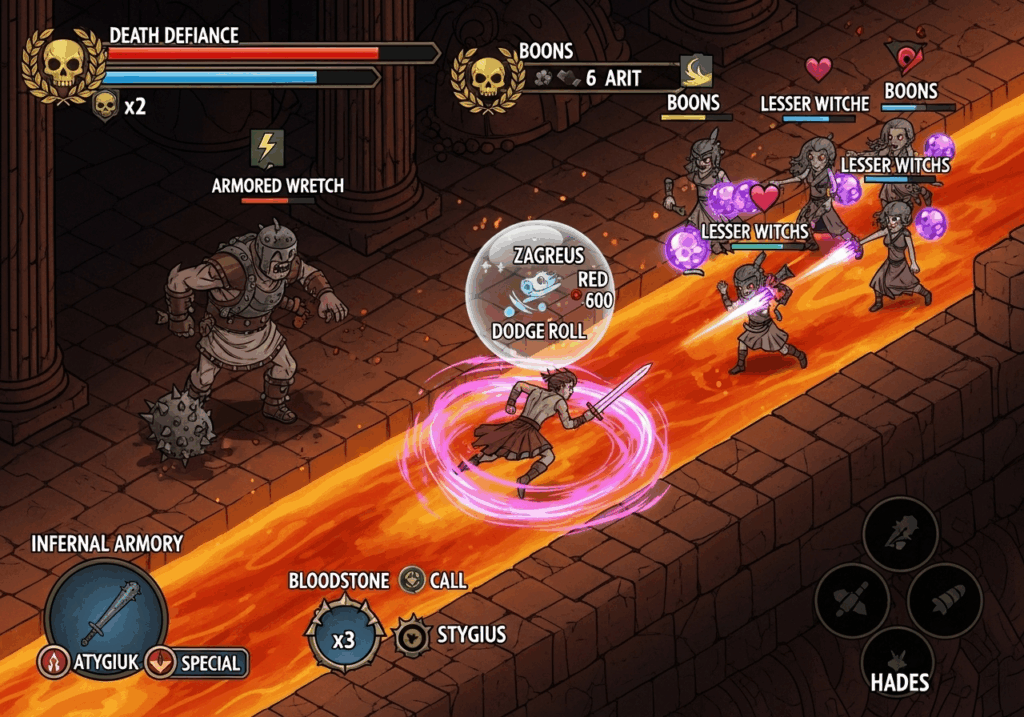The height and width of the screenshot is (717, 1024).
Task: Trigger the Call ability icon
Action: click(412, 580)
